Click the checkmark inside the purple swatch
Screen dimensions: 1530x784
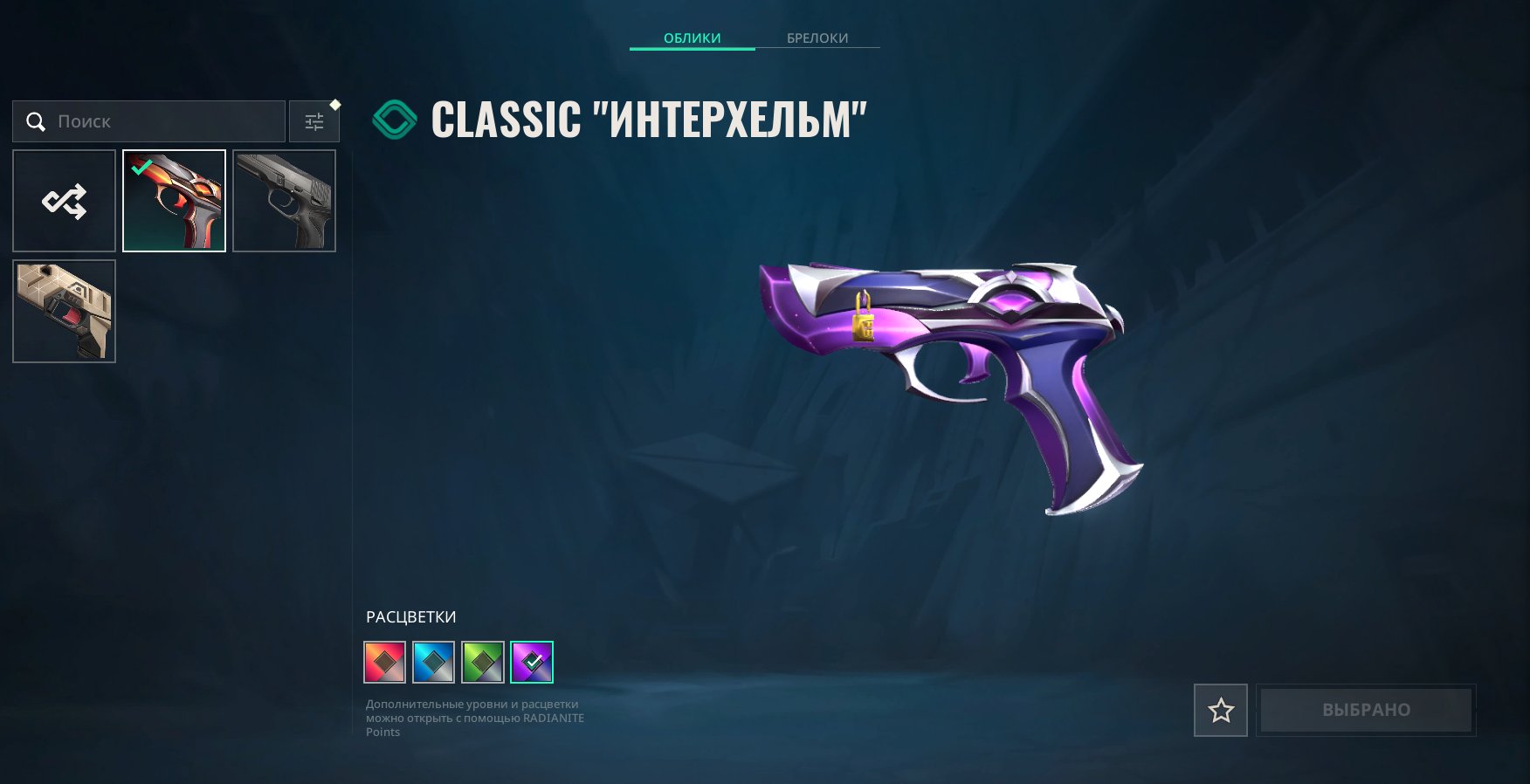click(534, 661)
